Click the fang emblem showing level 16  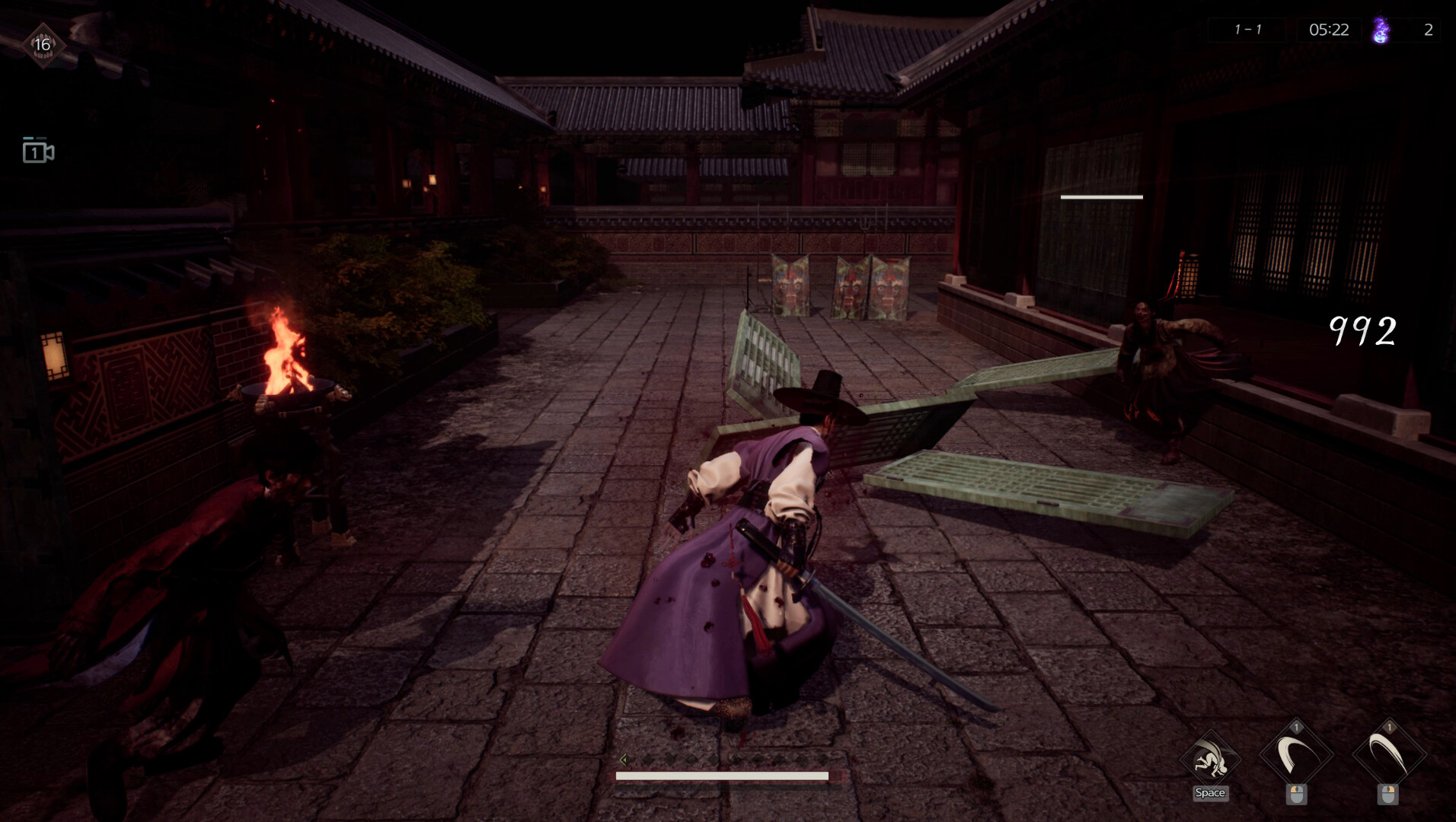click(x=43, y=44)
